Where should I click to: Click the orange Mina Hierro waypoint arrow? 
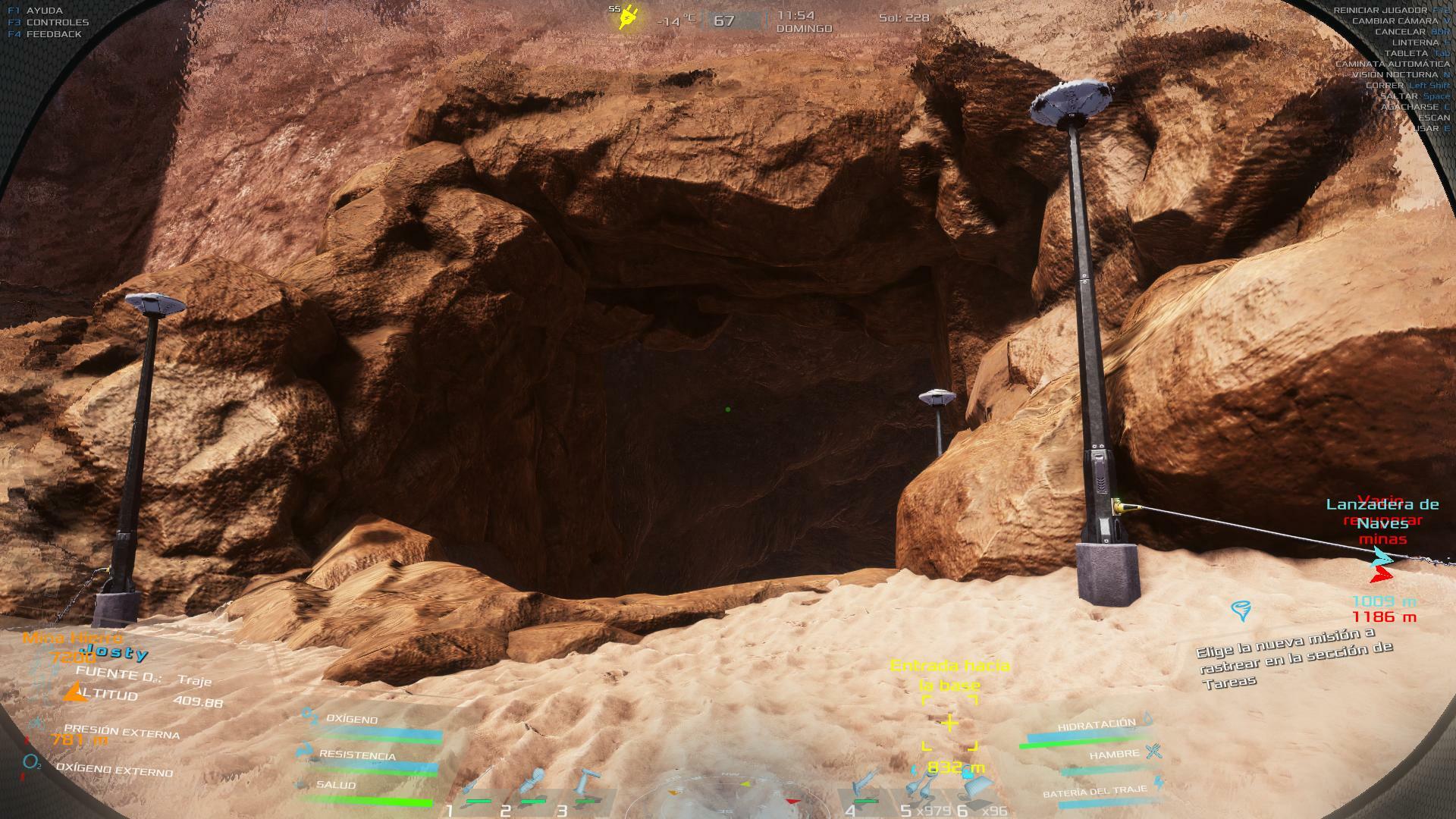(74, 692)
